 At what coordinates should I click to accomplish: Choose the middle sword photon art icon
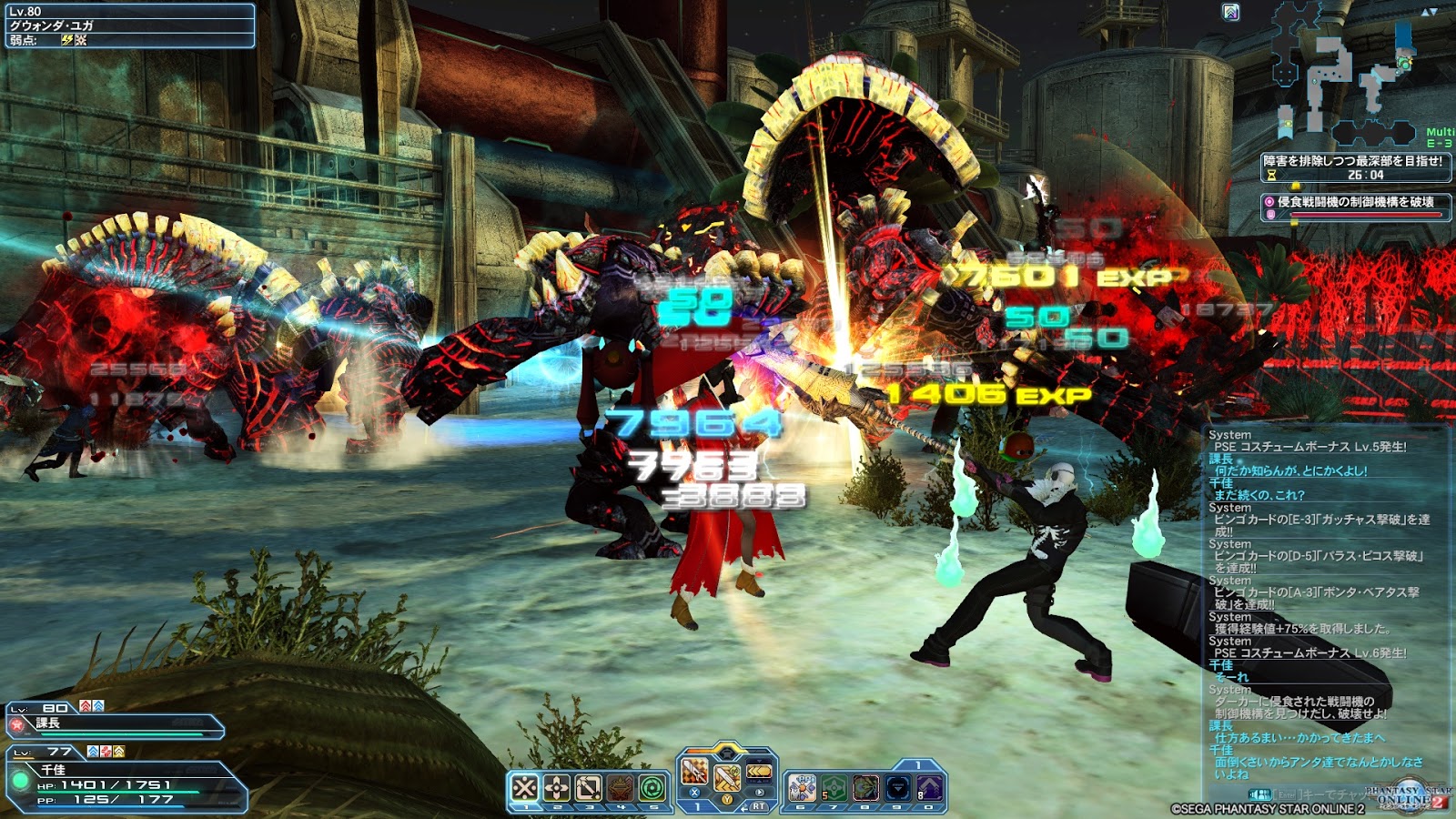(727, 778)
